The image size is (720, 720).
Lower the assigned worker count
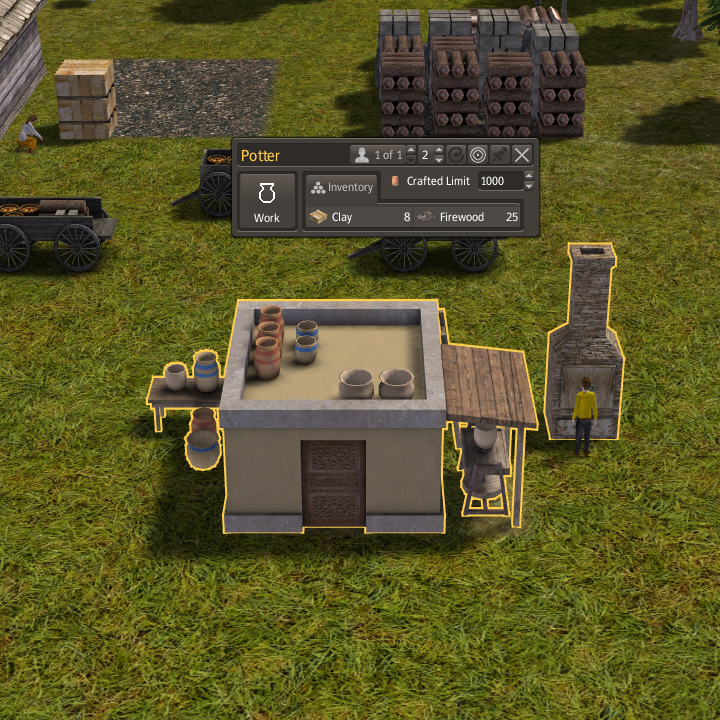click(410, 160)
